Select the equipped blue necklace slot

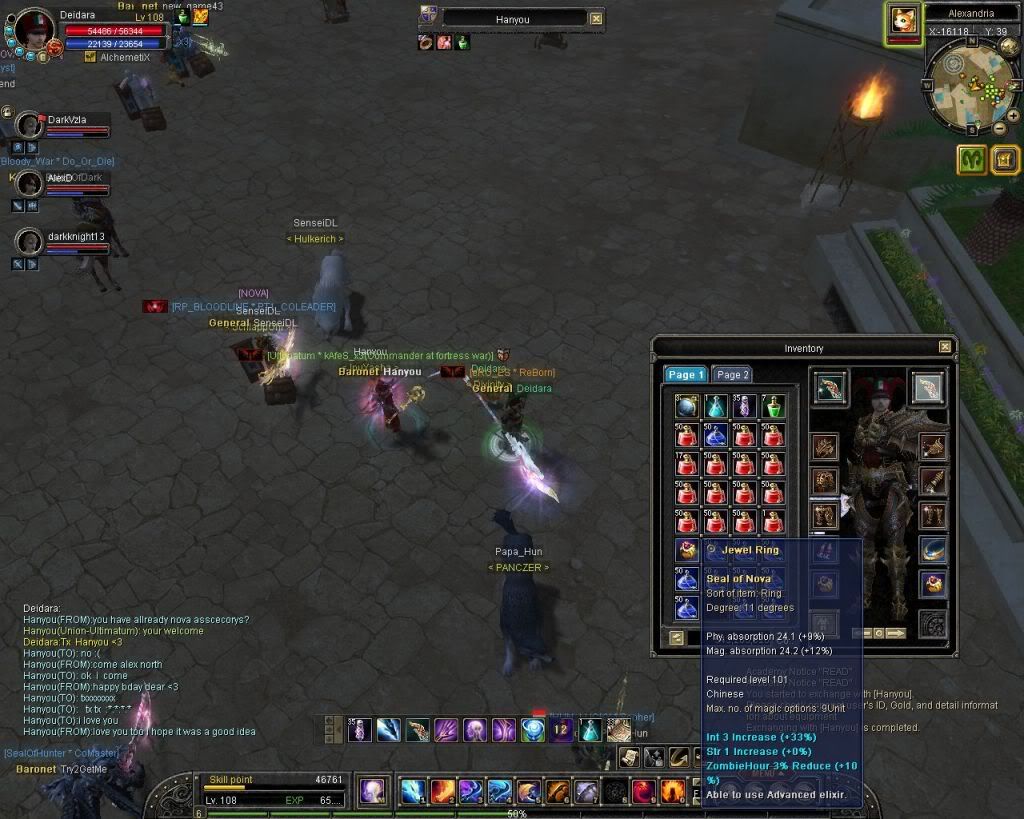point(932,551)
